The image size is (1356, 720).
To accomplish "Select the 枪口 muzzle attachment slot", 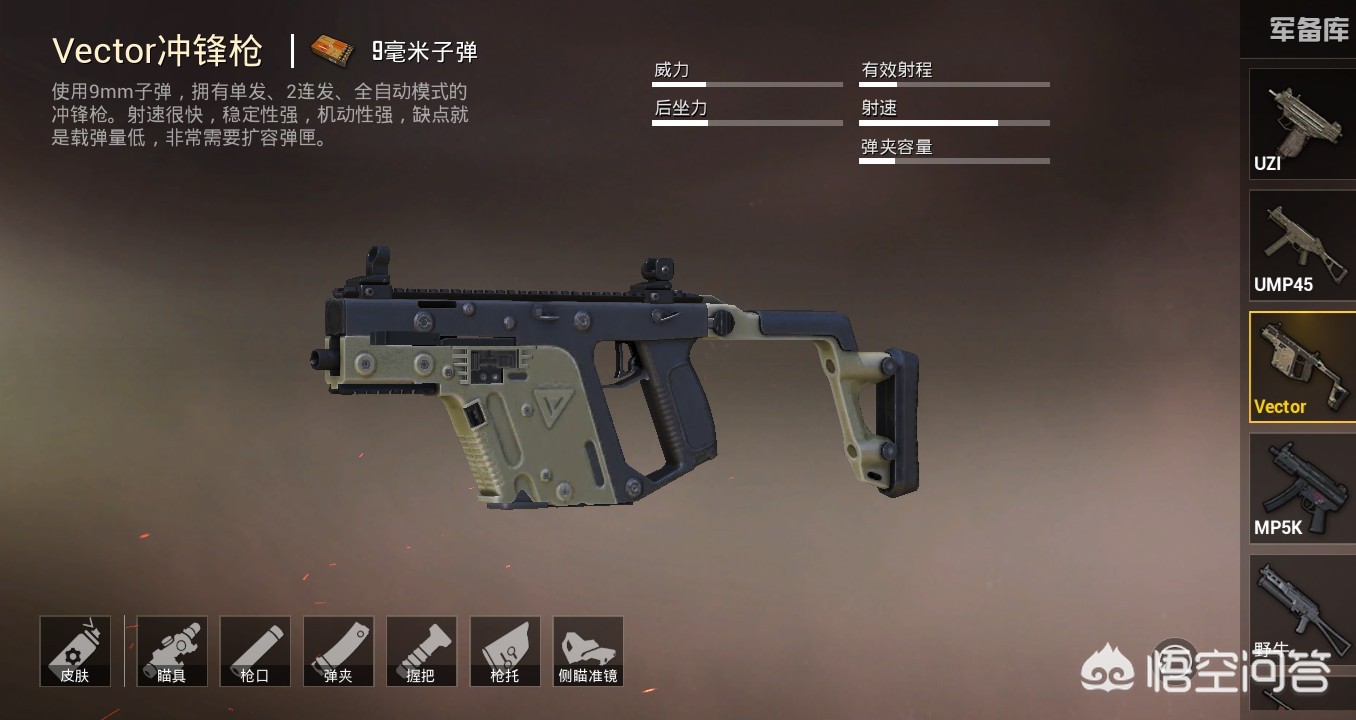I will click(255, 651).
